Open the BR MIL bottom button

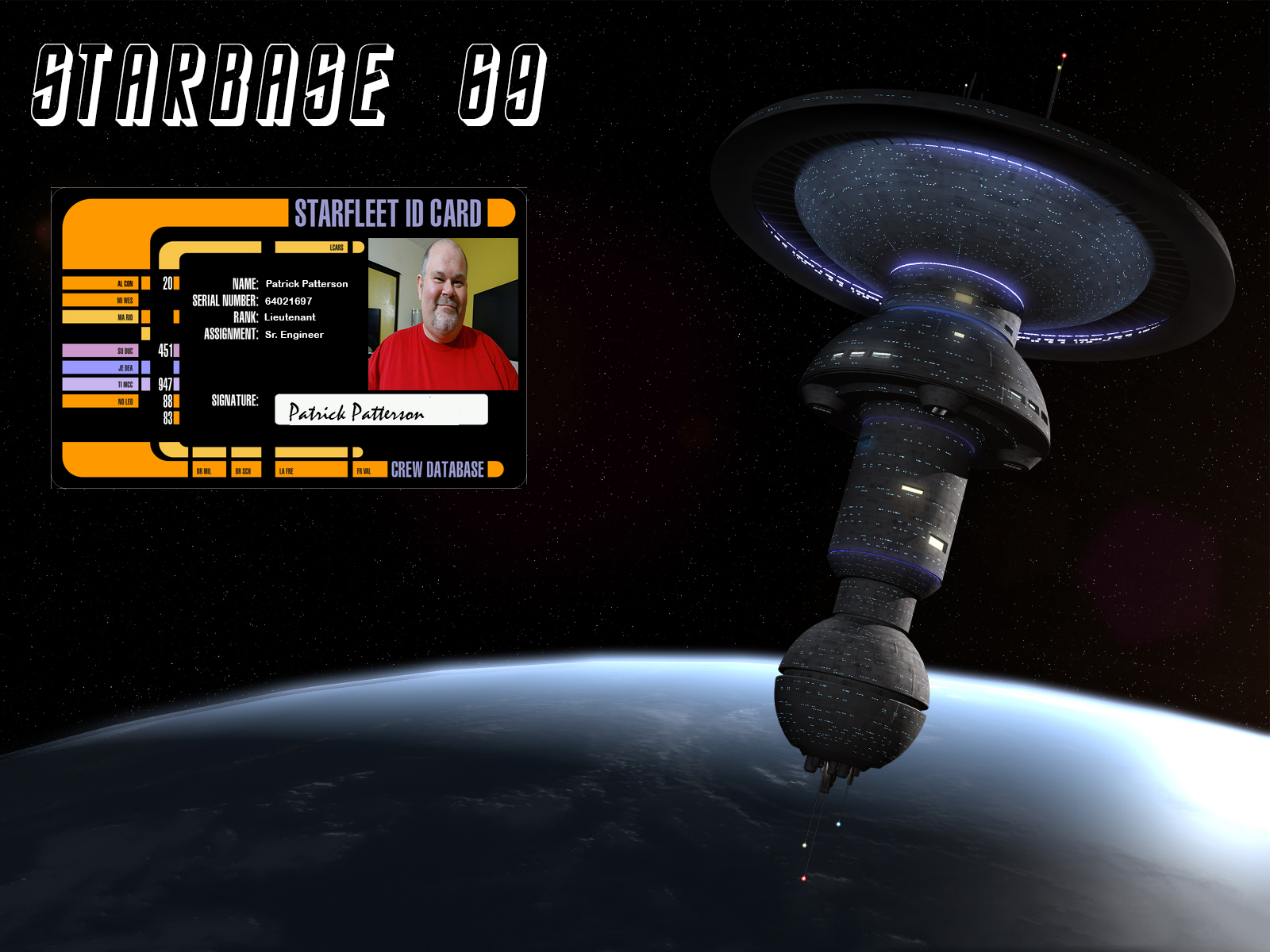[x=209, y=470]
